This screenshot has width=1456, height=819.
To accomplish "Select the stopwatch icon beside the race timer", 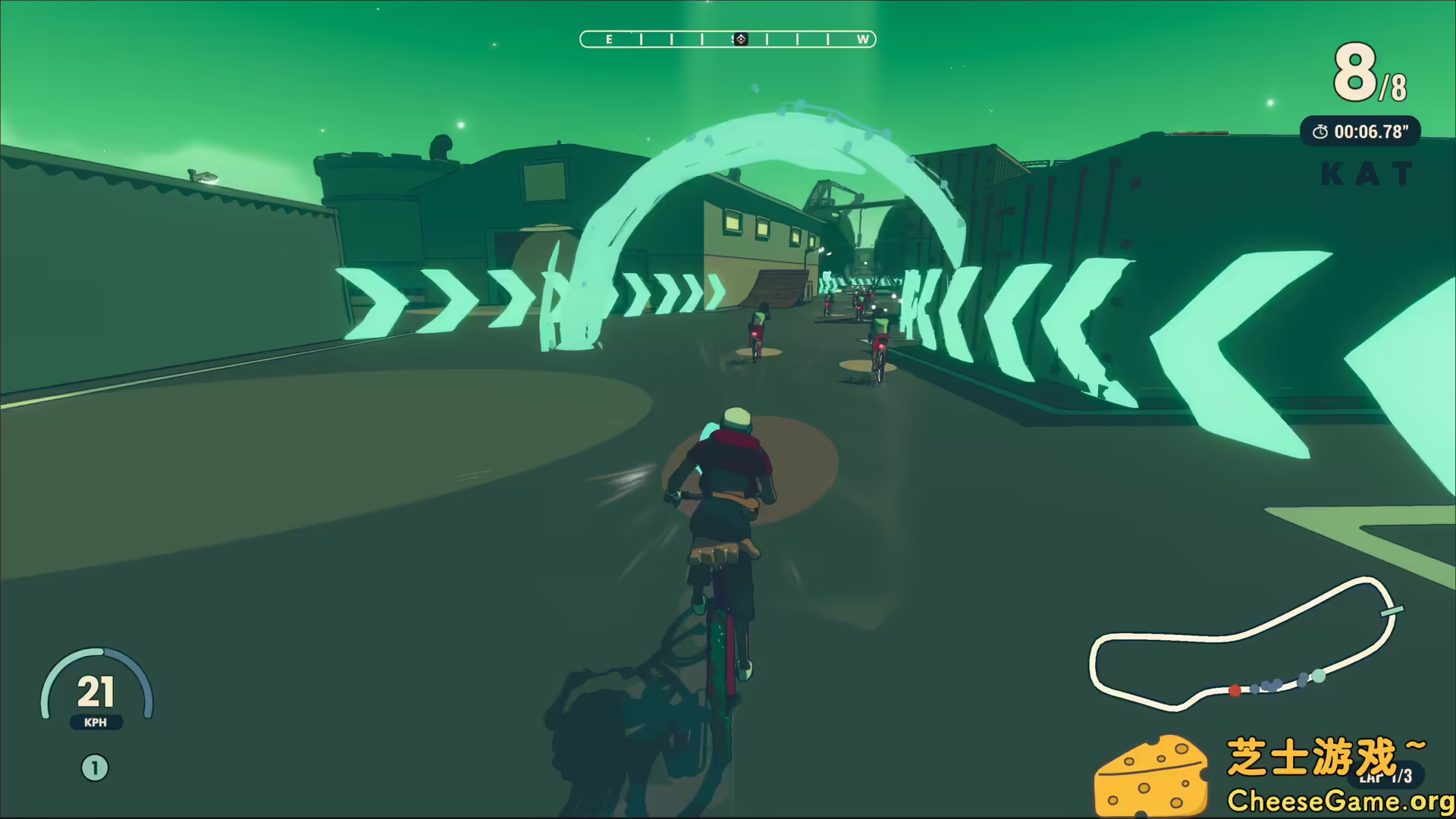I will [x=1319, y=130].
